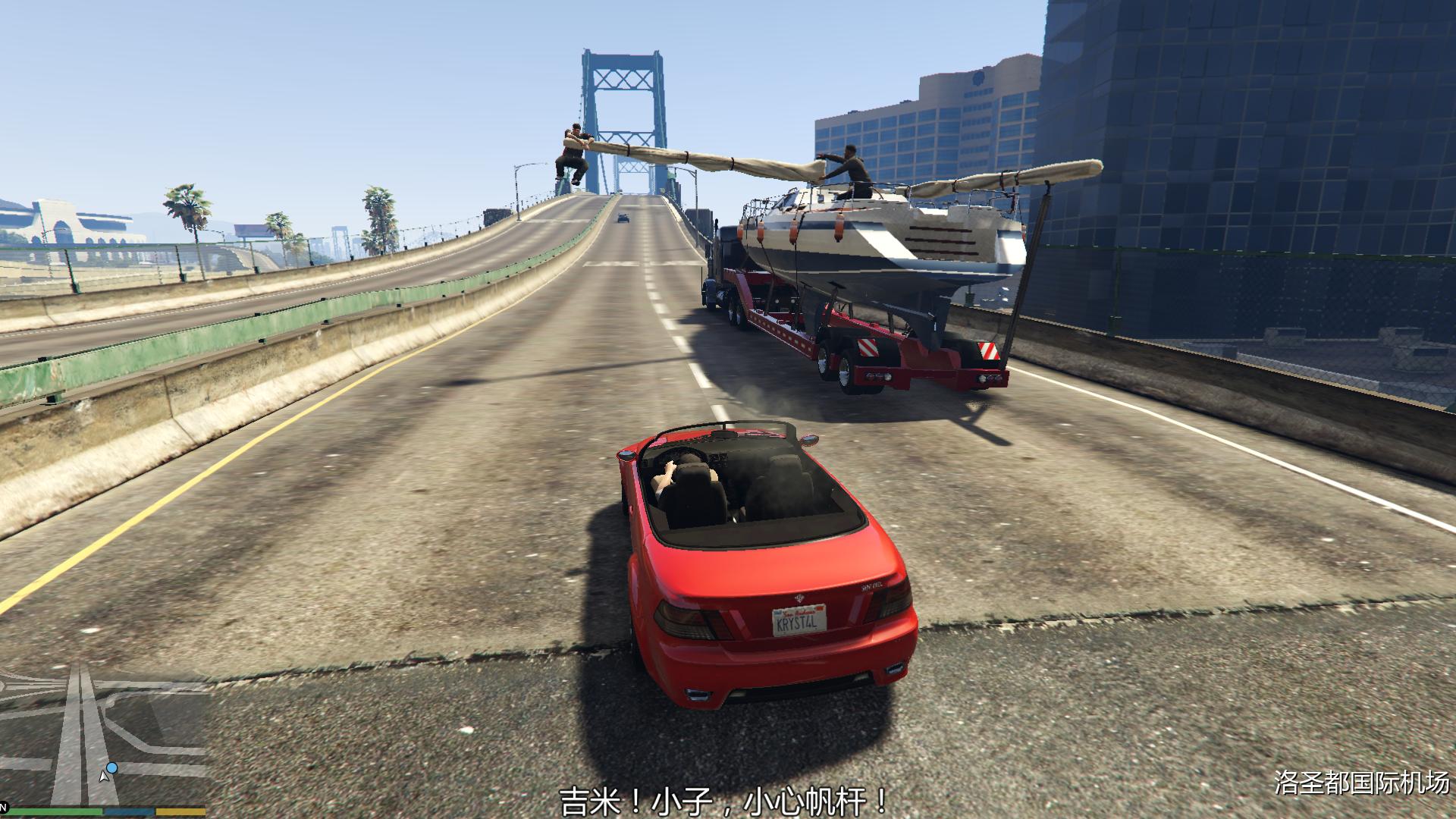Select the blue objective blip on the minimap
The width and height of the screenshot is (1456, 819).
pos(112,768)
